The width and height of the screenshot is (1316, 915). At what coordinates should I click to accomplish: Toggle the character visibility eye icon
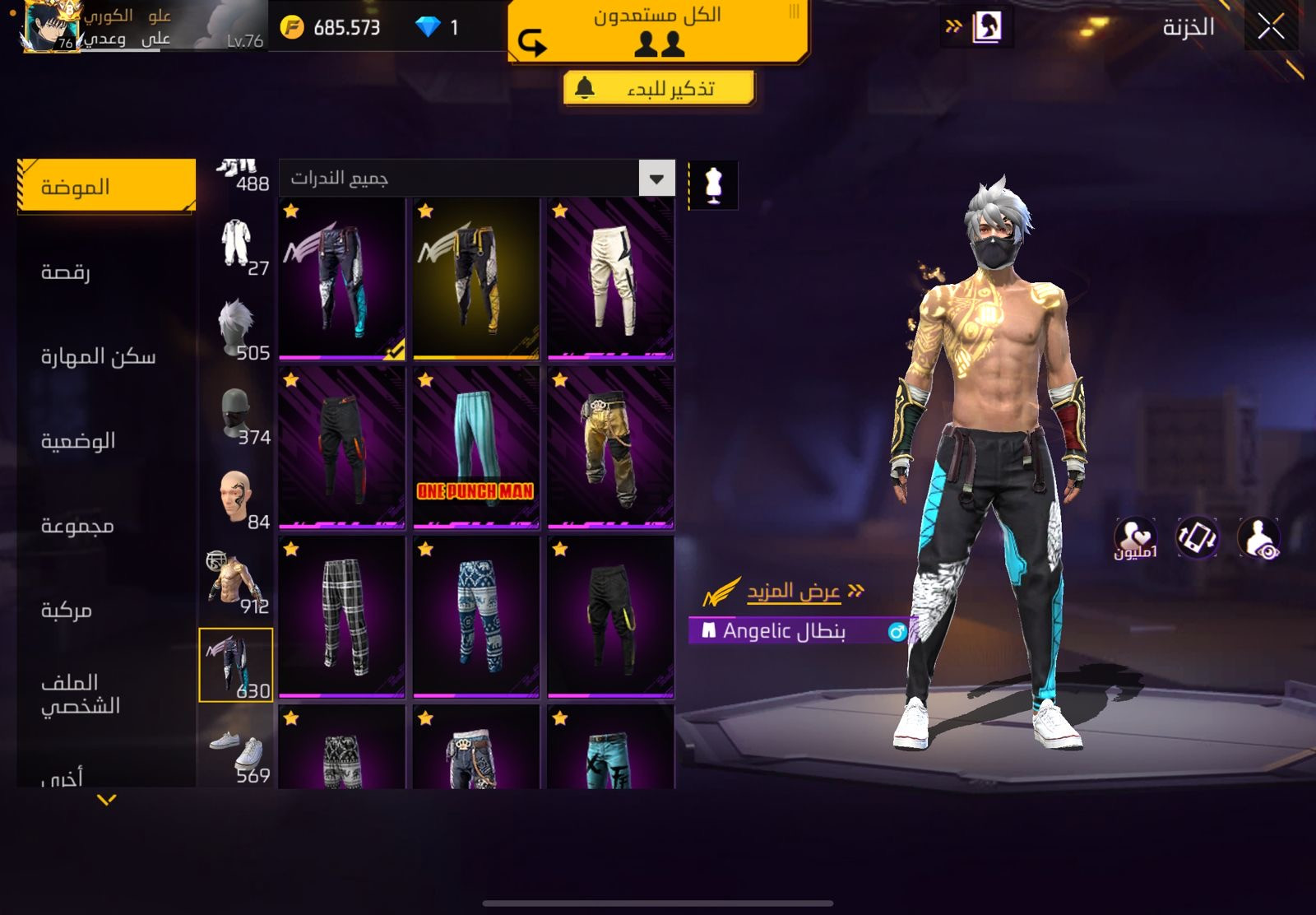pyautogui.click(x=1258, y=538)
